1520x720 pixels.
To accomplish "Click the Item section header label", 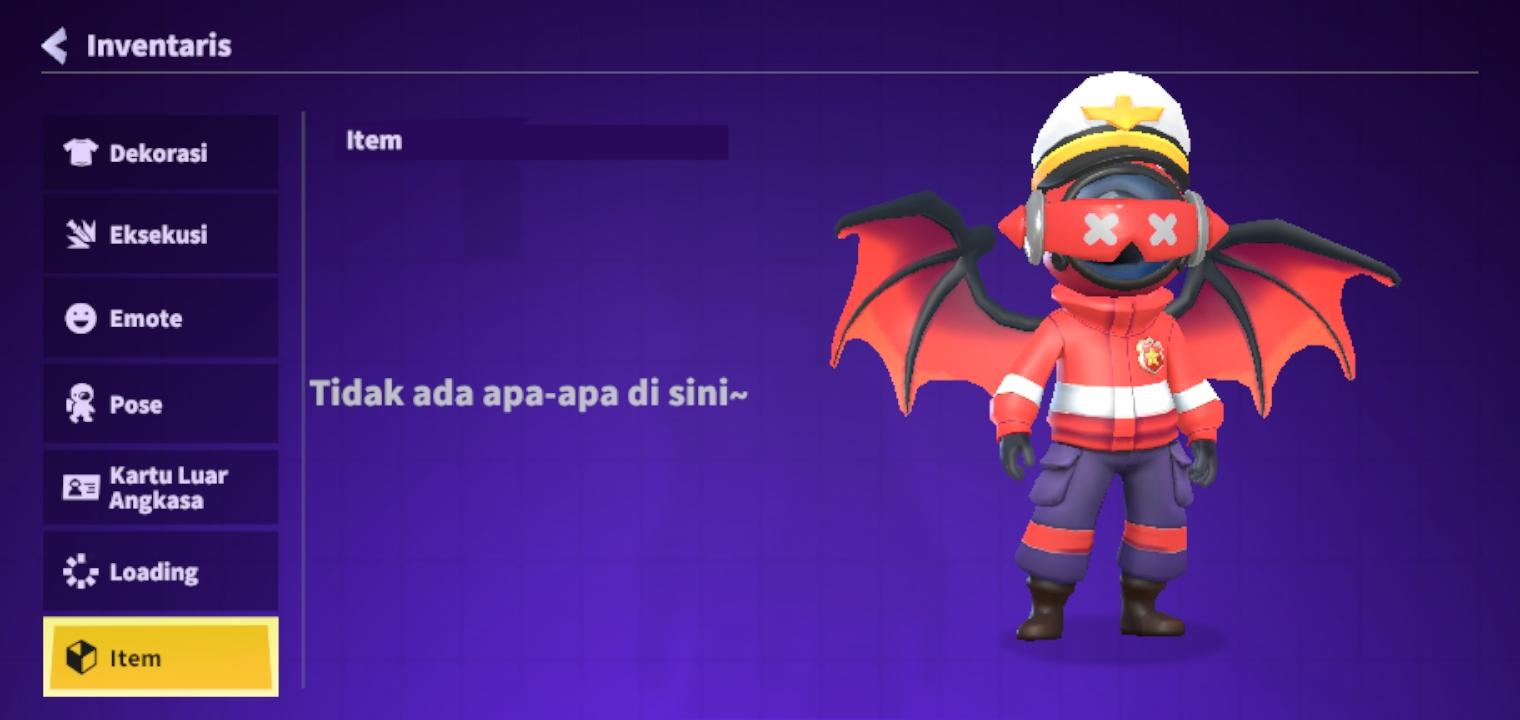I will [375, 140].
